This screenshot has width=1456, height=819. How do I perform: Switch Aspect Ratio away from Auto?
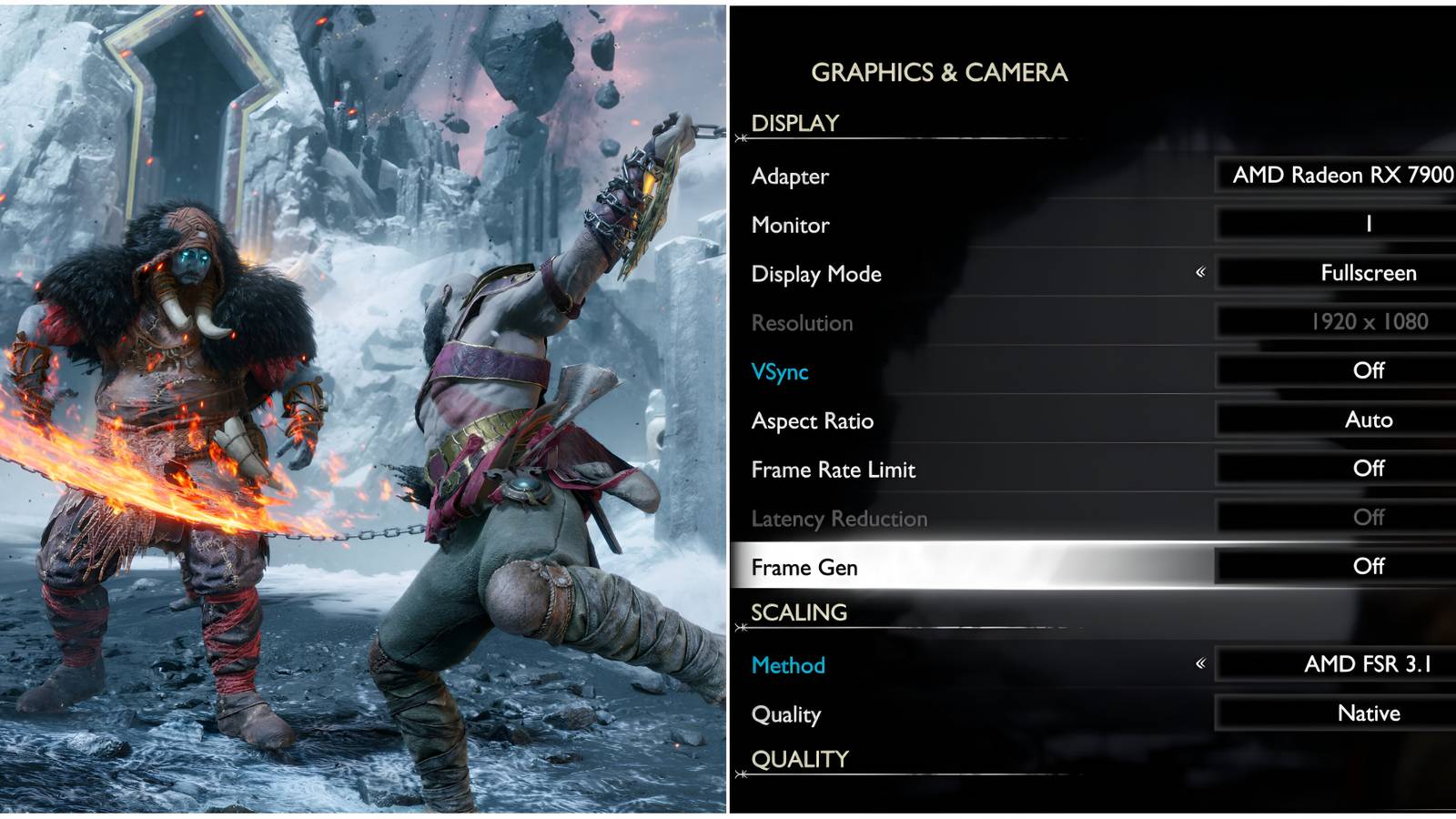click(1370, 420)
